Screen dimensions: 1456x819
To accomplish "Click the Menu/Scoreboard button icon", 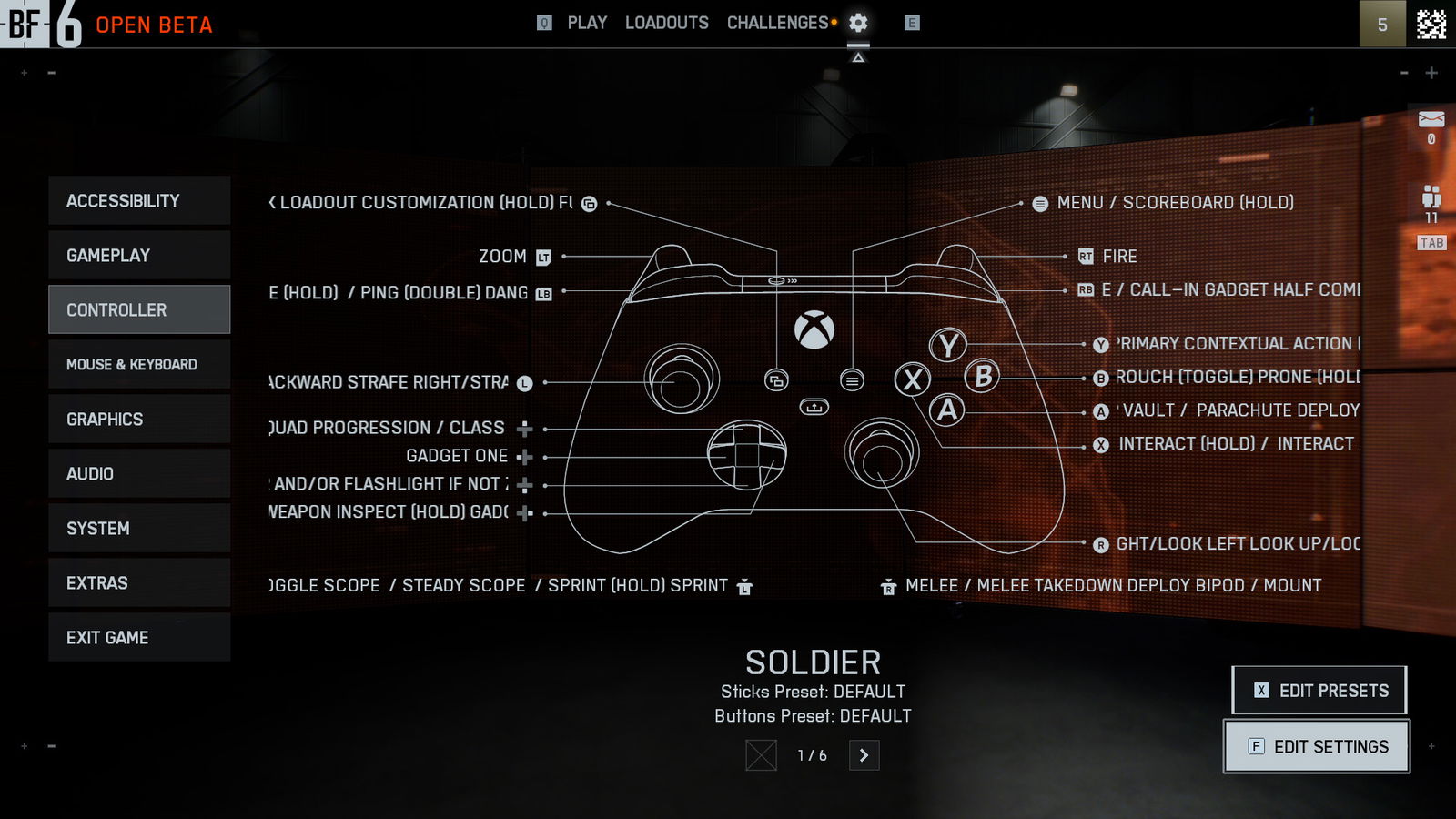I will pyautogui.click(x=1040, y=203).
